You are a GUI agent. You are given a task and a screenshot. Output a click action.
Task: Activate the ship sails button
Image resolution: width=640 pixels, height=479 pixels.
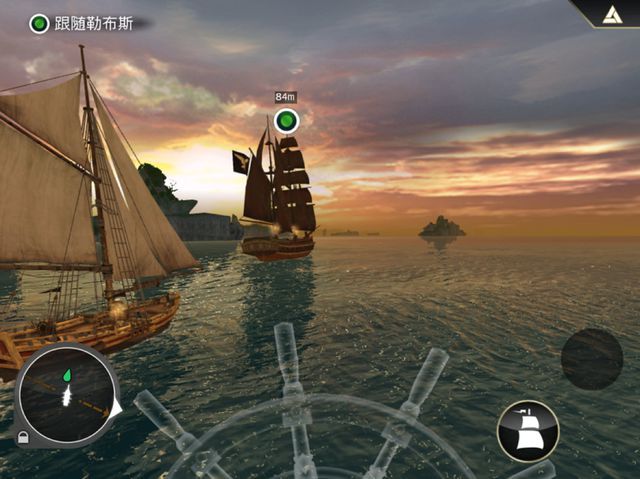(527, 430)
